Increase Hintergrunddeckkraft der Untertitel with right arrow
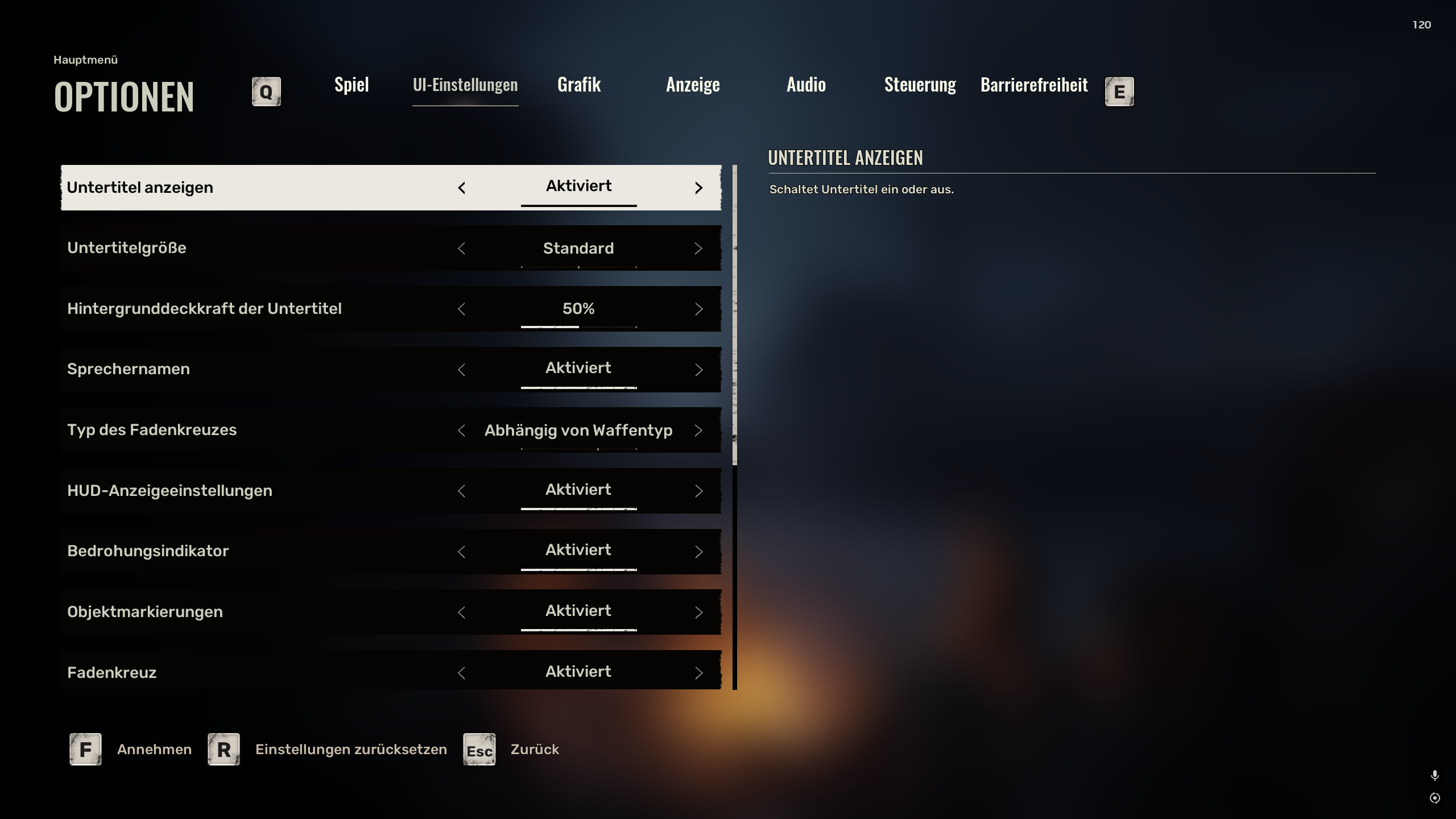1456x819 pixels. pyautogui.click(x=699, y=309)
